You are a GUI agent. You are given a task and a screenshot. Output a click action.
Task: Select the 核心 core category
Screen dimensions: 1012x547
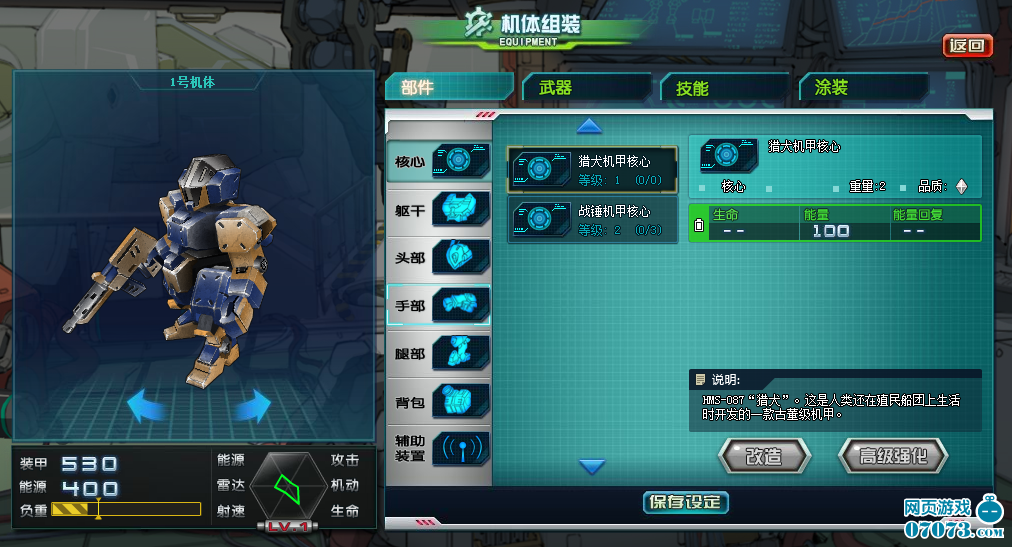439,161
